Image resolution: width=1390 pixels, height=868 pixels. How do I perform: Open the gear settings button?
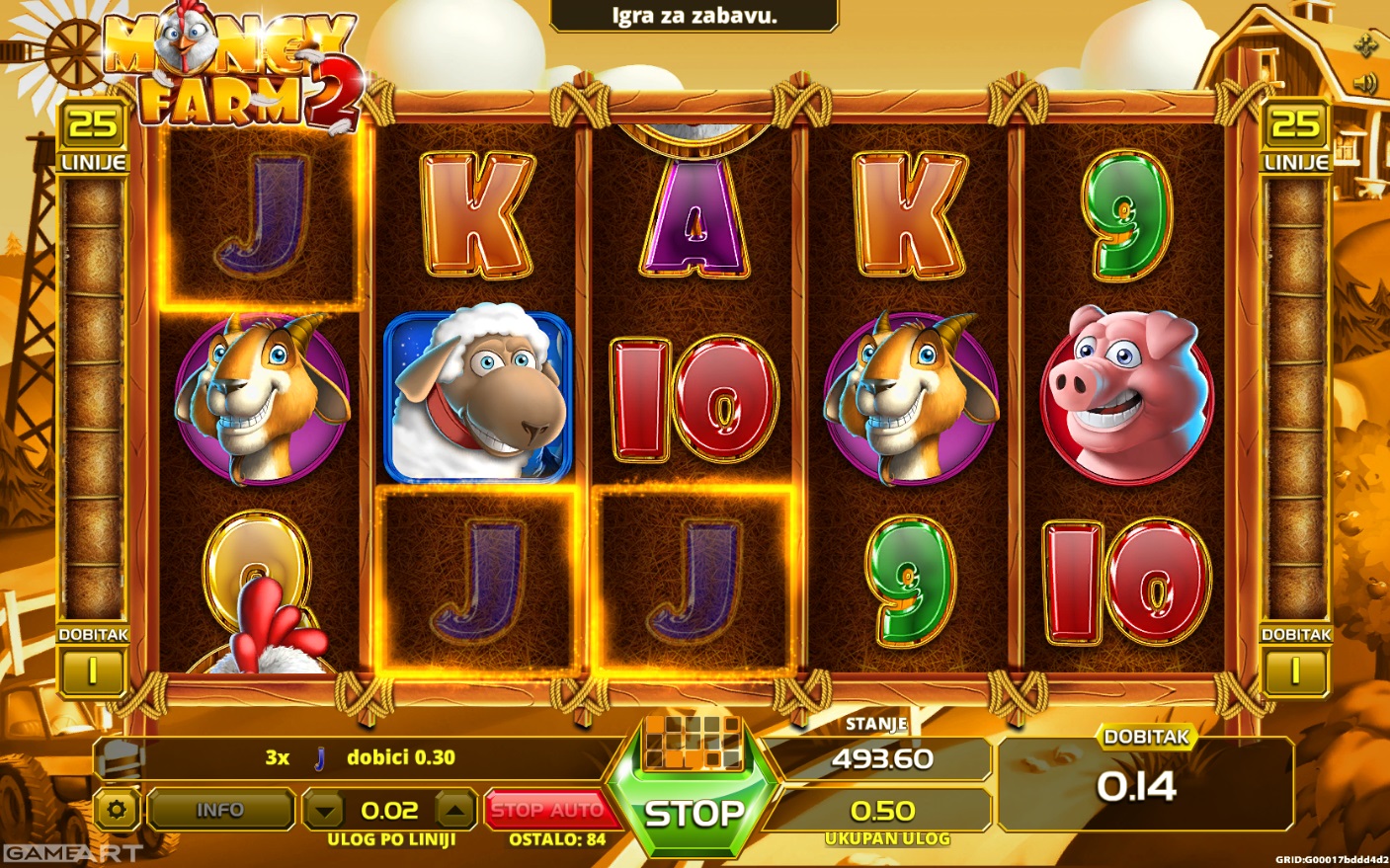coord(117,811)
